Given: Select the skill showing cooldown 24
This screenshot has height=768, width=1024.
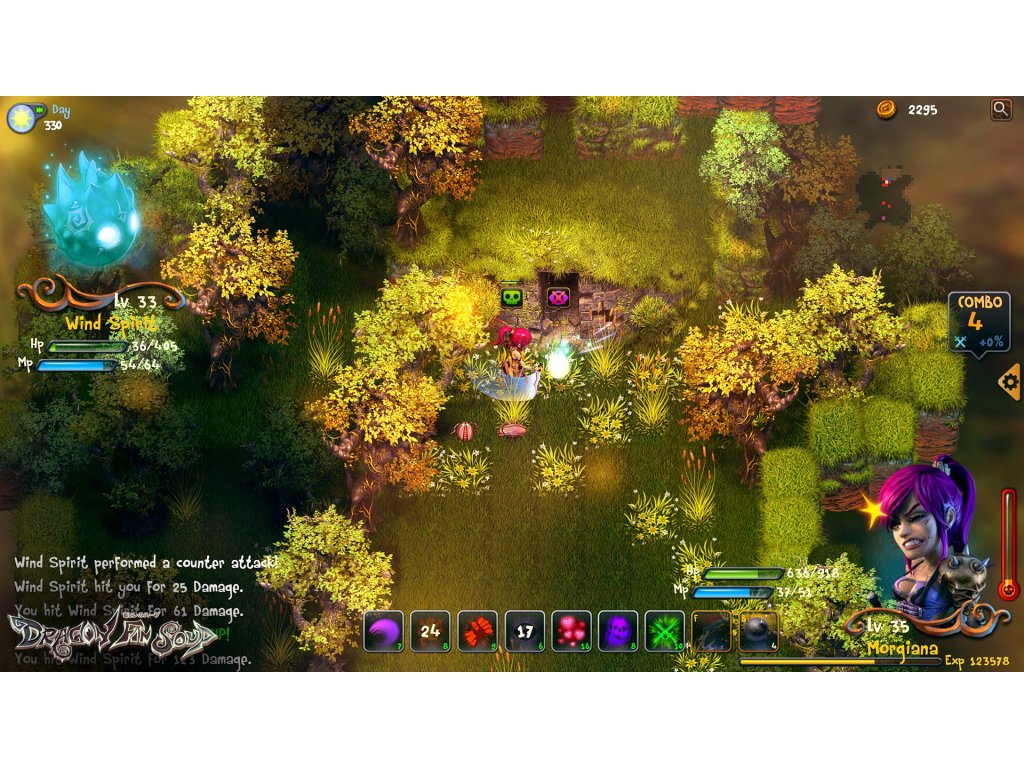Looking at the screenshot, I should (x=430, y=631).
